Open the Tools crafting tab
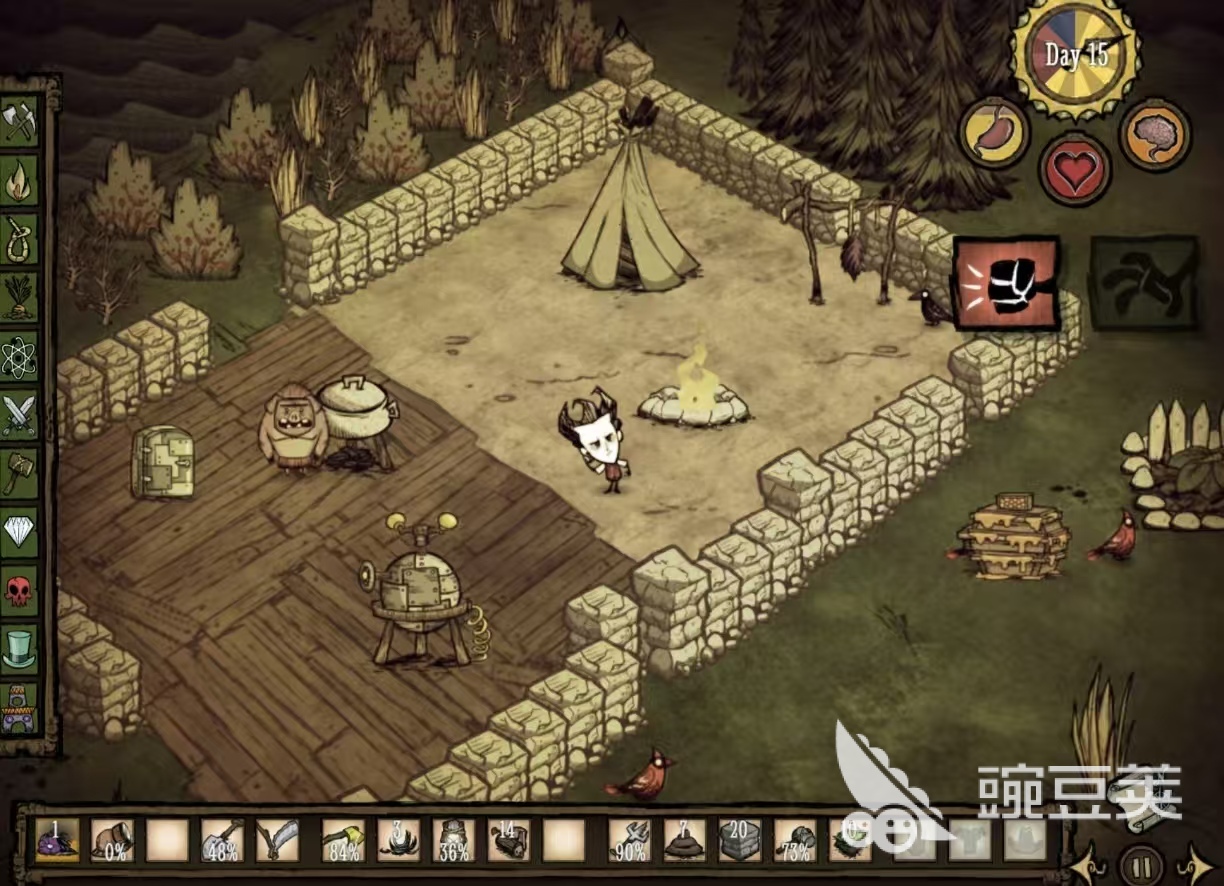The image size is (1224, 886). 20,123
